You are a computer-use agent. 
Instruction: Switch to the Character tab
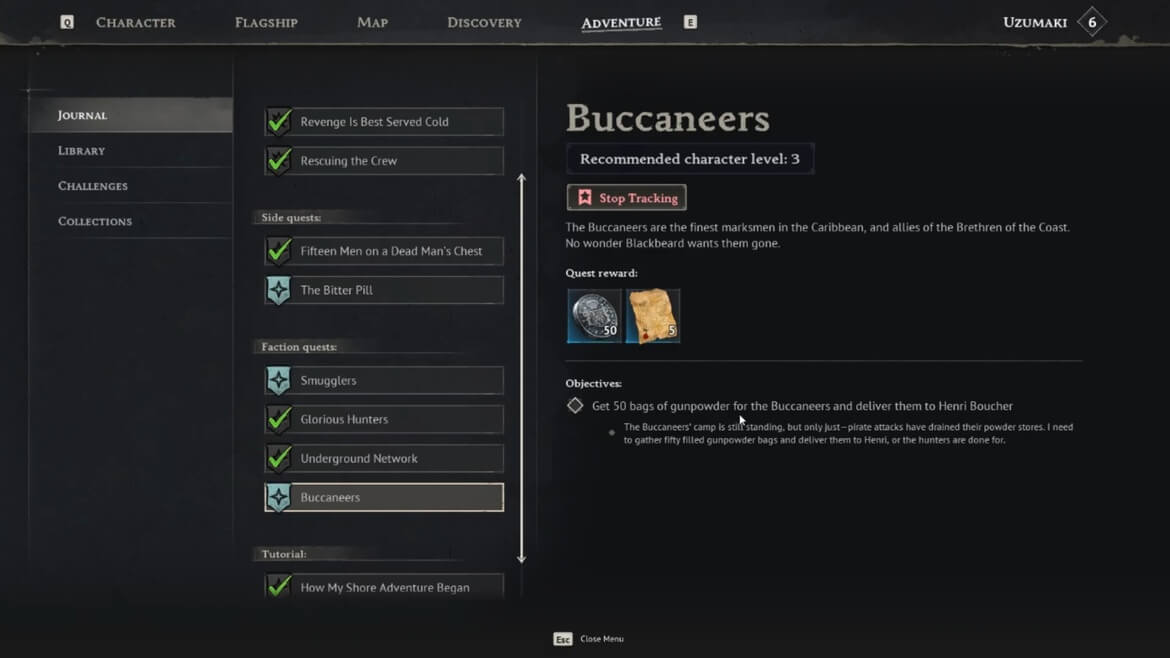tap(135, 22)
